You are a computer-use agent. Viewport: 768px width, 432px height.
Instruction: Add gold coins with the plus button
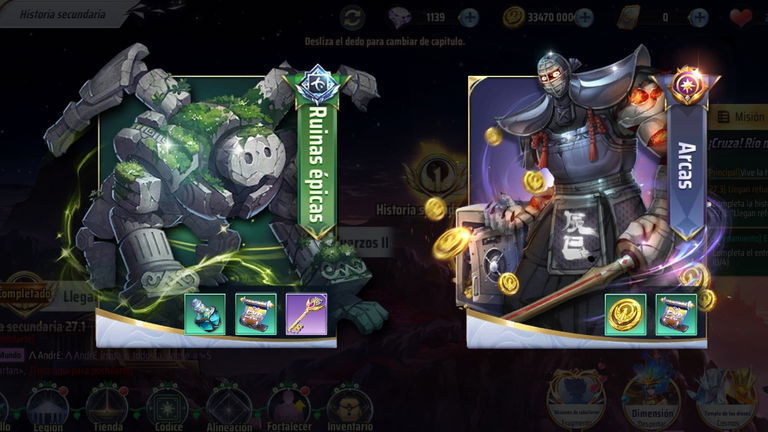pyautogui.click(x=584, y=17)
